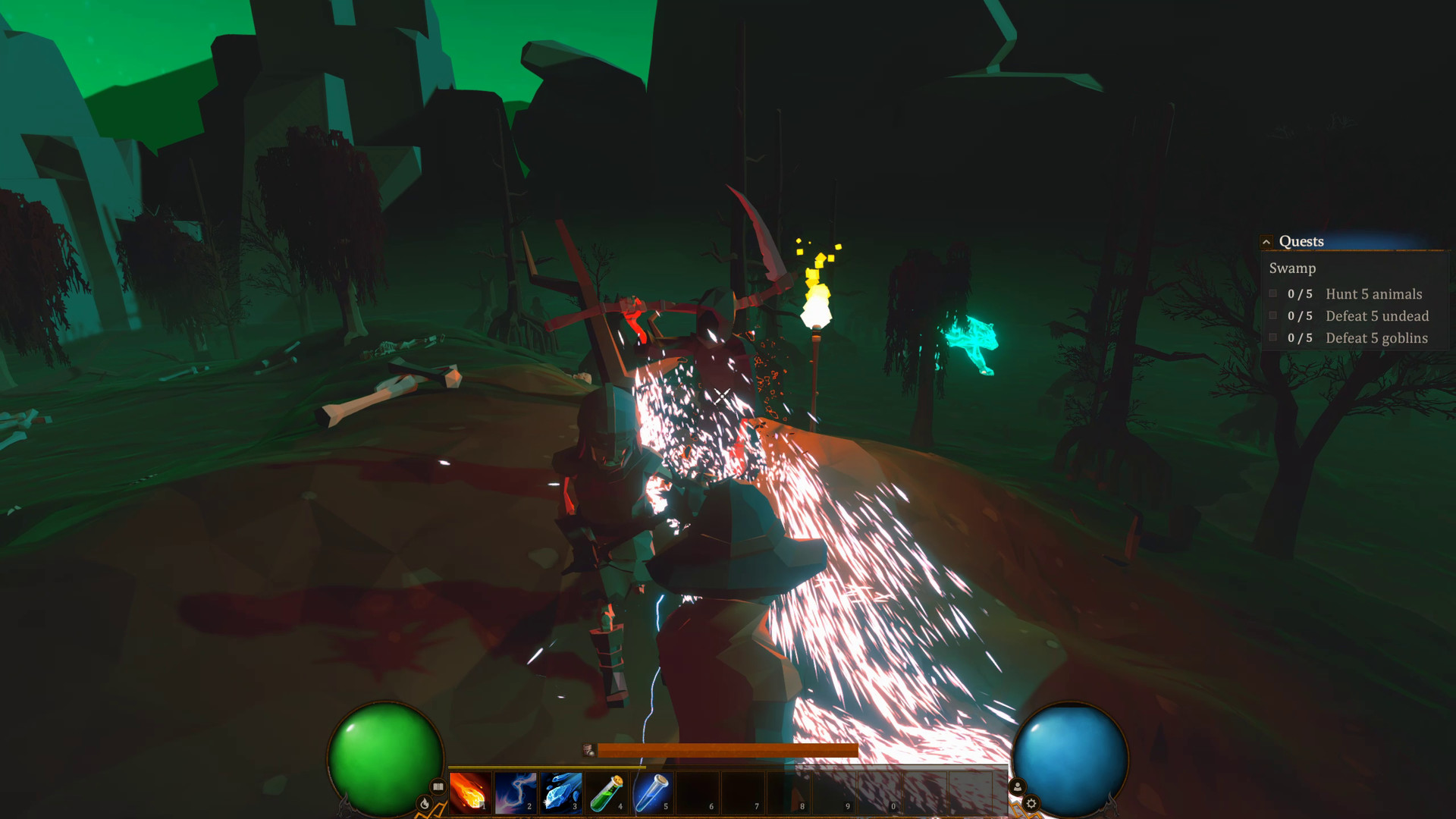
Task: Check the Hunt 5 animals objective box
Action: (1272, 293)
